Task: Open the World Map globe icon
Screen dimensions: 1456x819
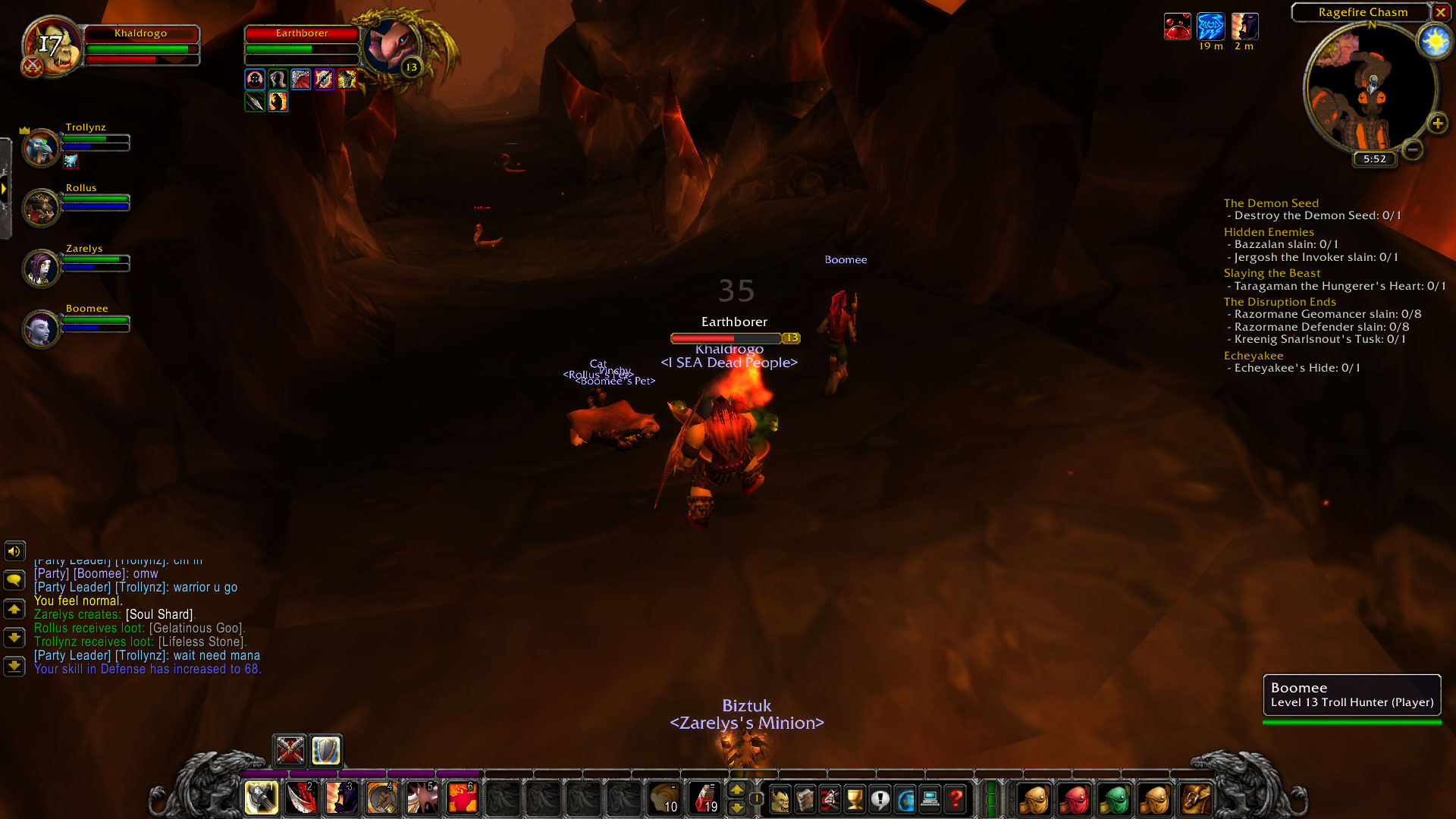Action: coord(906,799)
